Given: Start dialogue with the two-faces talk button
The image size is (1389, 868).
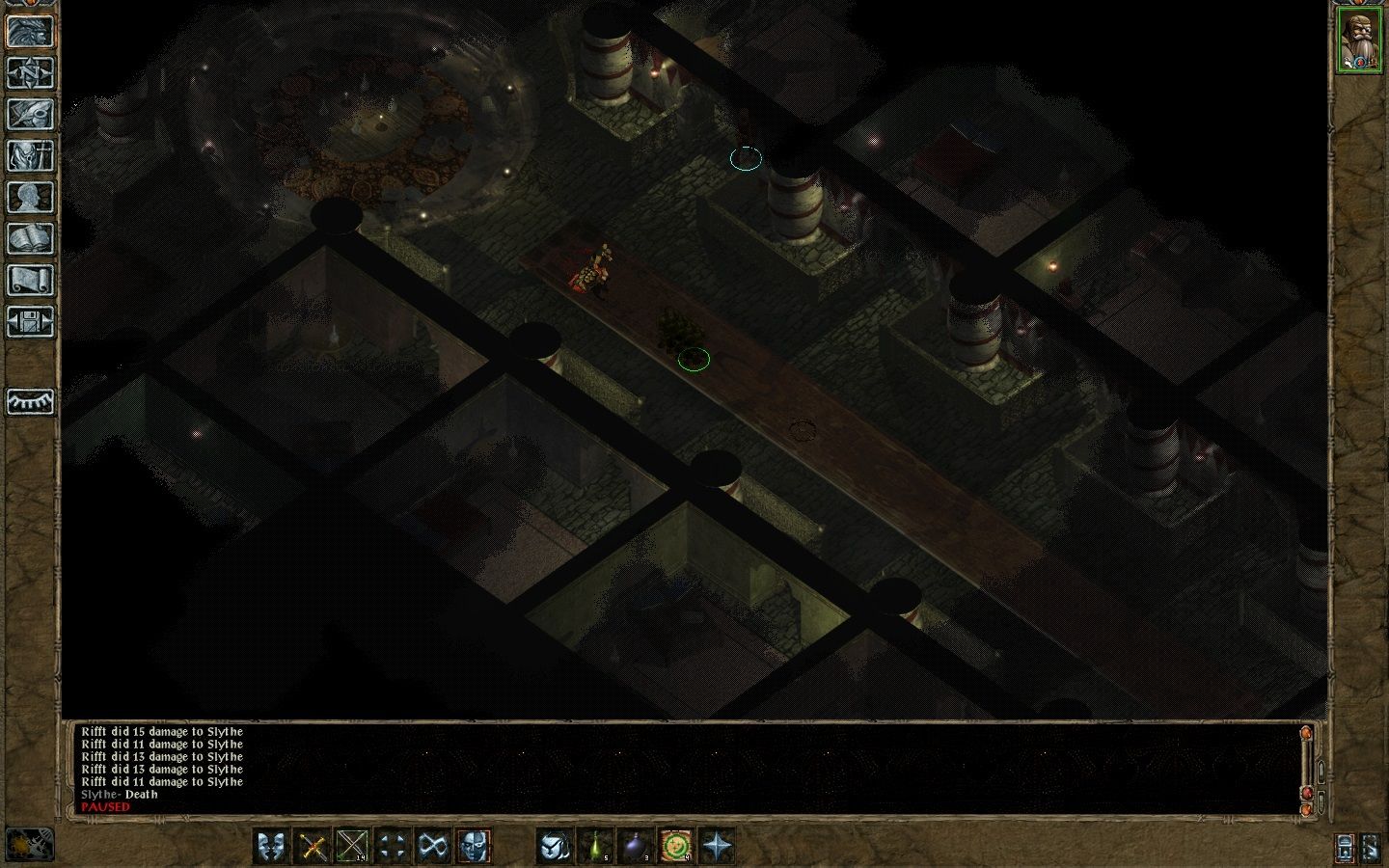Looking at the screenshot, I should (x=273, y=847).
